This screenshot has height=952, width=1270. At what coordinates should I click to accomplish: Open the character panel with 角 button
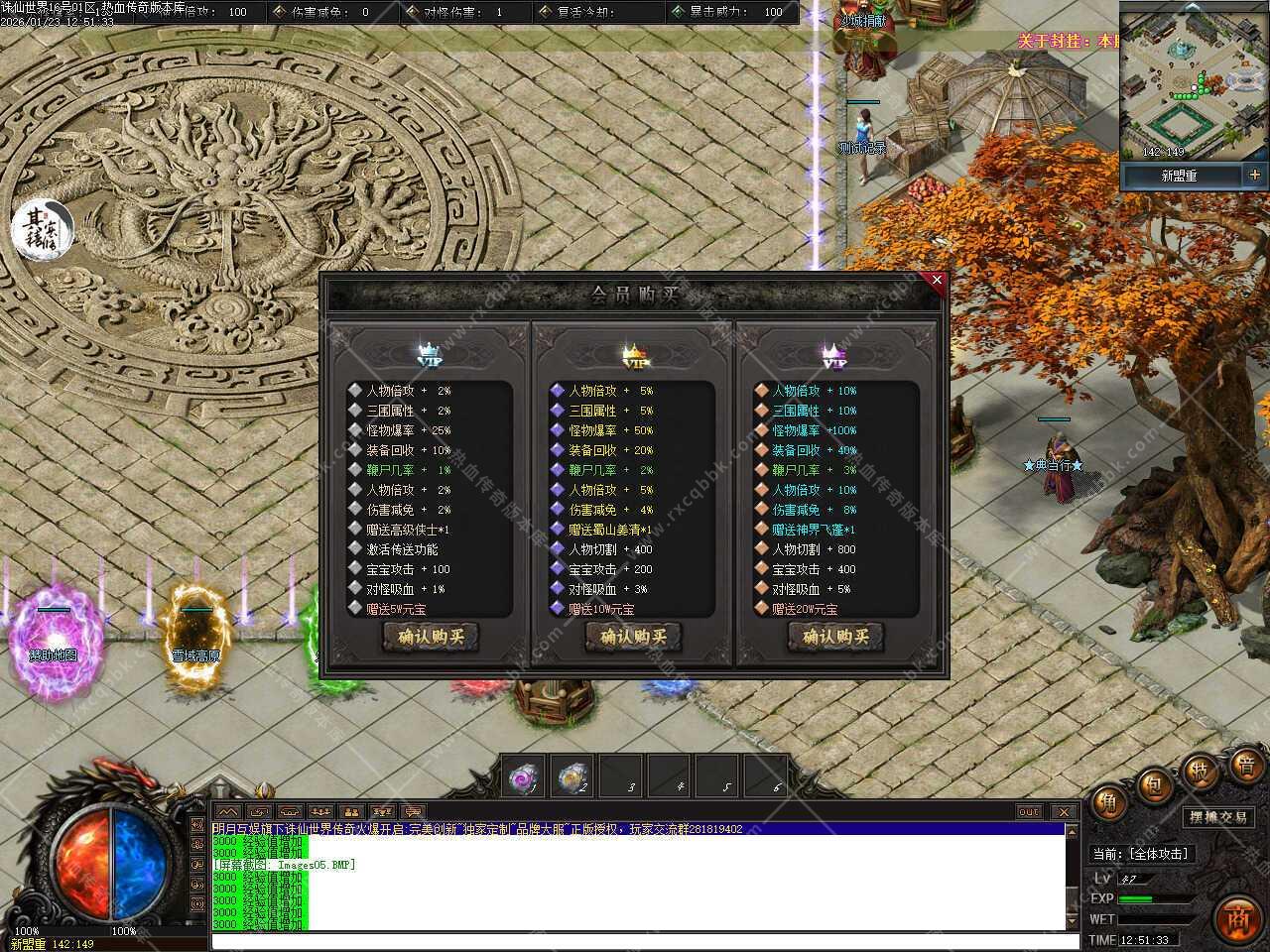coord(1107,804)
